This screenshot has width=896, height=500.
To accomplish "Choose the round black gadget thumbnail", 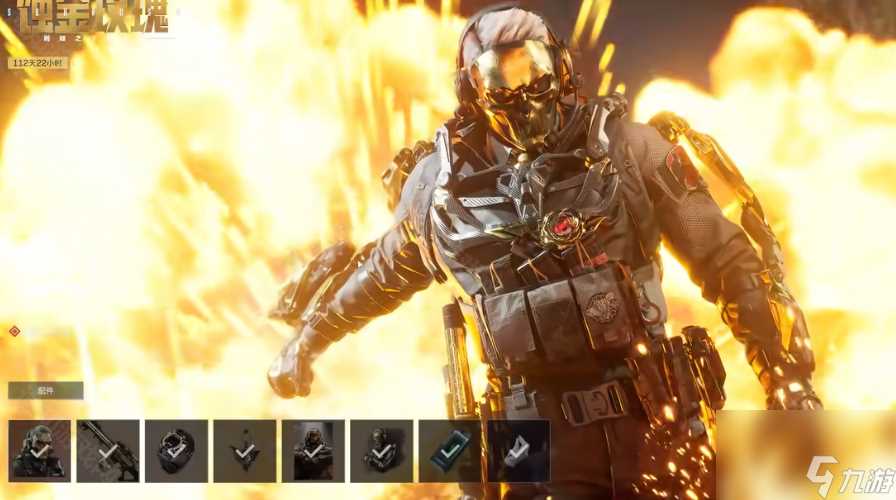I will (176, 451).
